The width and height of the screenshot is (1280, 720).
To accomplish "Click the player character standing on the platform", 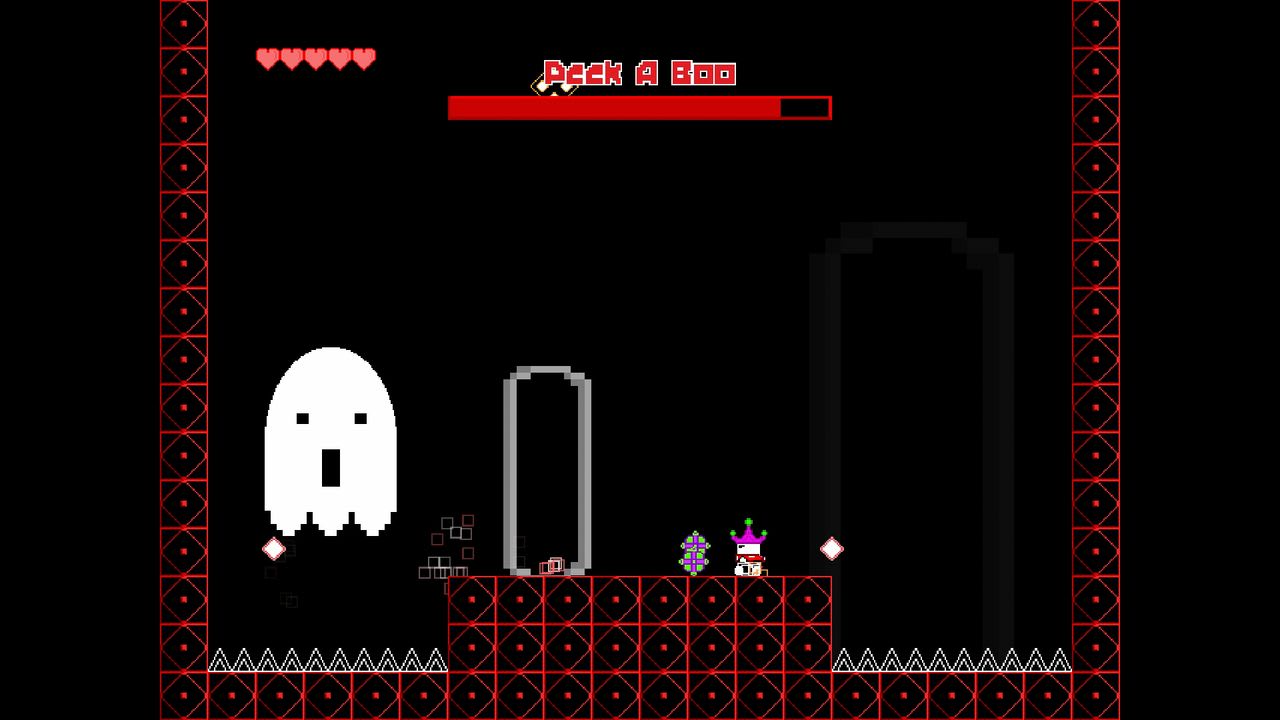I will point(746,560).
